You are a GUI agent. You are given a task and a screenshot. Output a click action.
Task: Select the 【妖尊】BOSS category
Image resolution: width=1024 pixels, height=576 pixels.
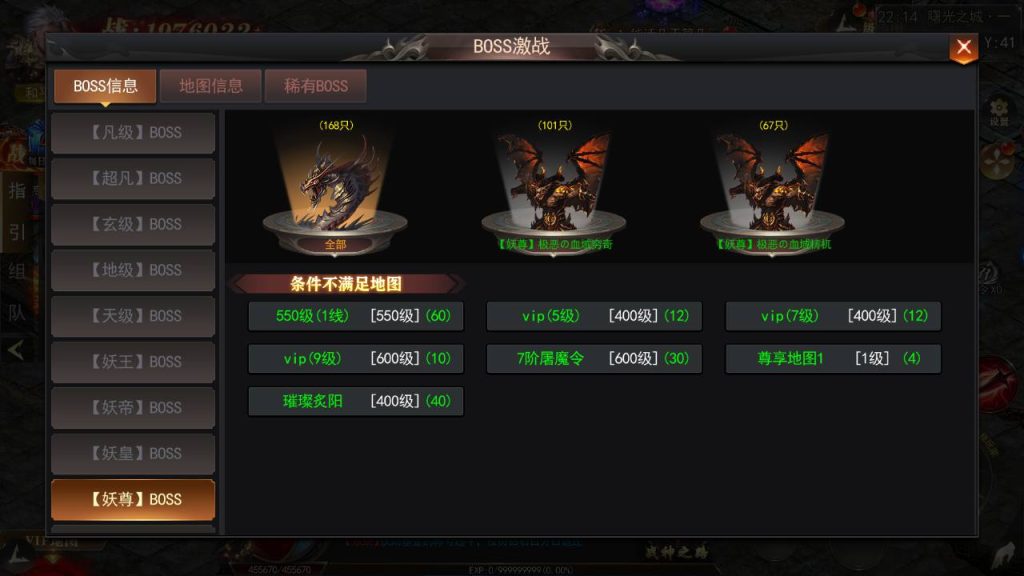pos(133,500)
